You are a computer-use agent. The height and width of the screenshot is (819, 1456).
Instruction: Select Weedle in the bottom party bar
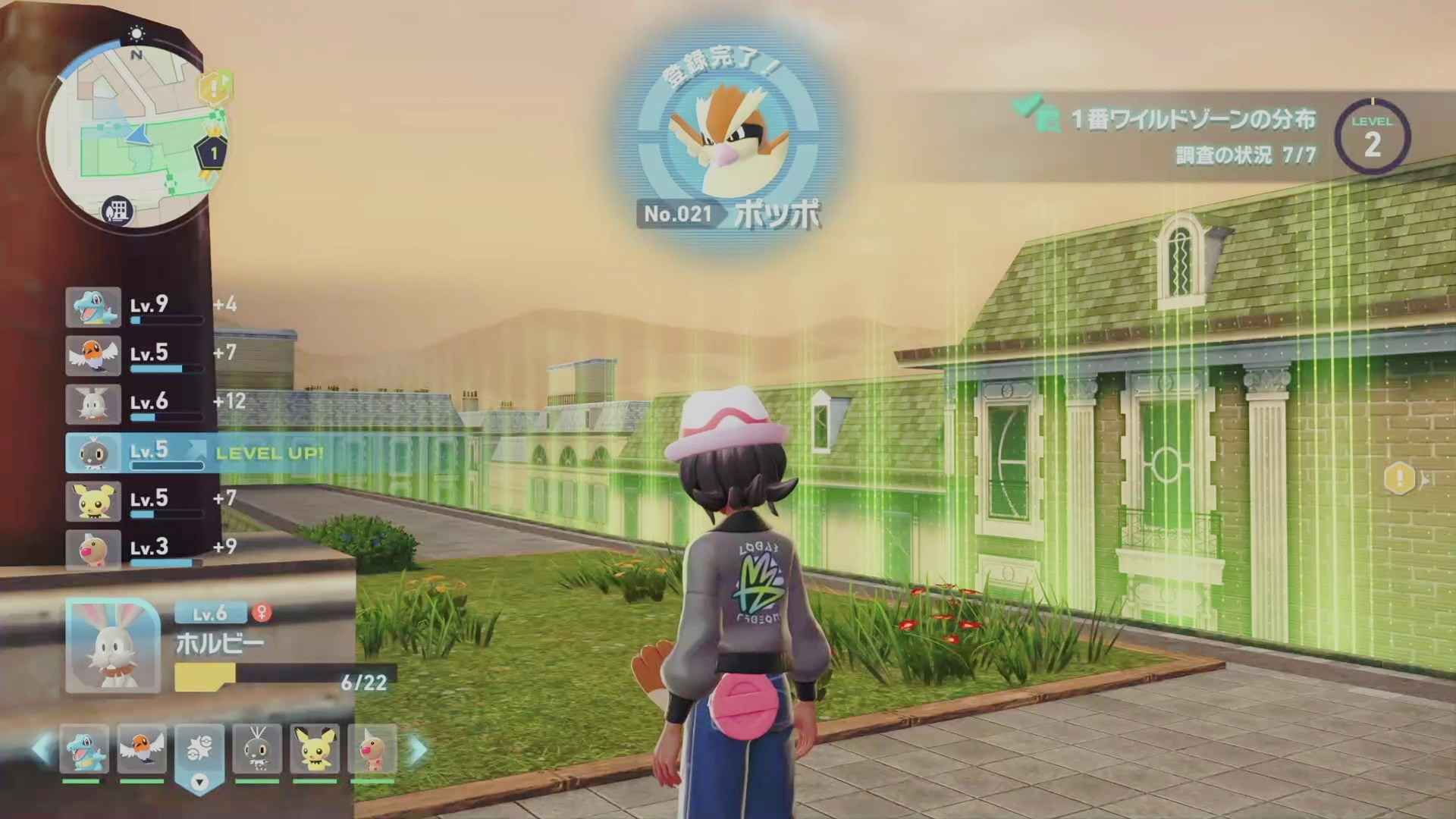(x=372, y=750)
